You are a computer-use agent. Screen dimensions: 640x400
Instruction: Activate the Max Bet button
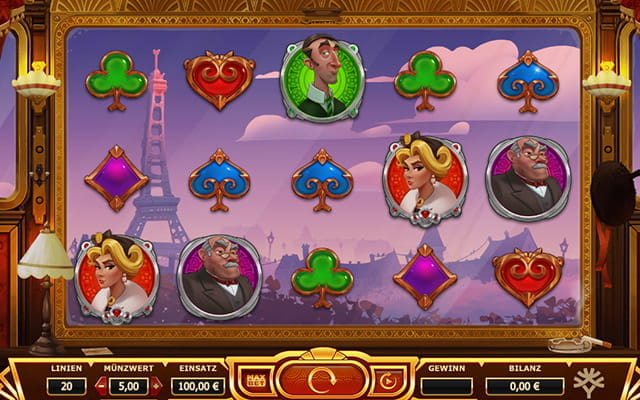[x=256, y=382]
